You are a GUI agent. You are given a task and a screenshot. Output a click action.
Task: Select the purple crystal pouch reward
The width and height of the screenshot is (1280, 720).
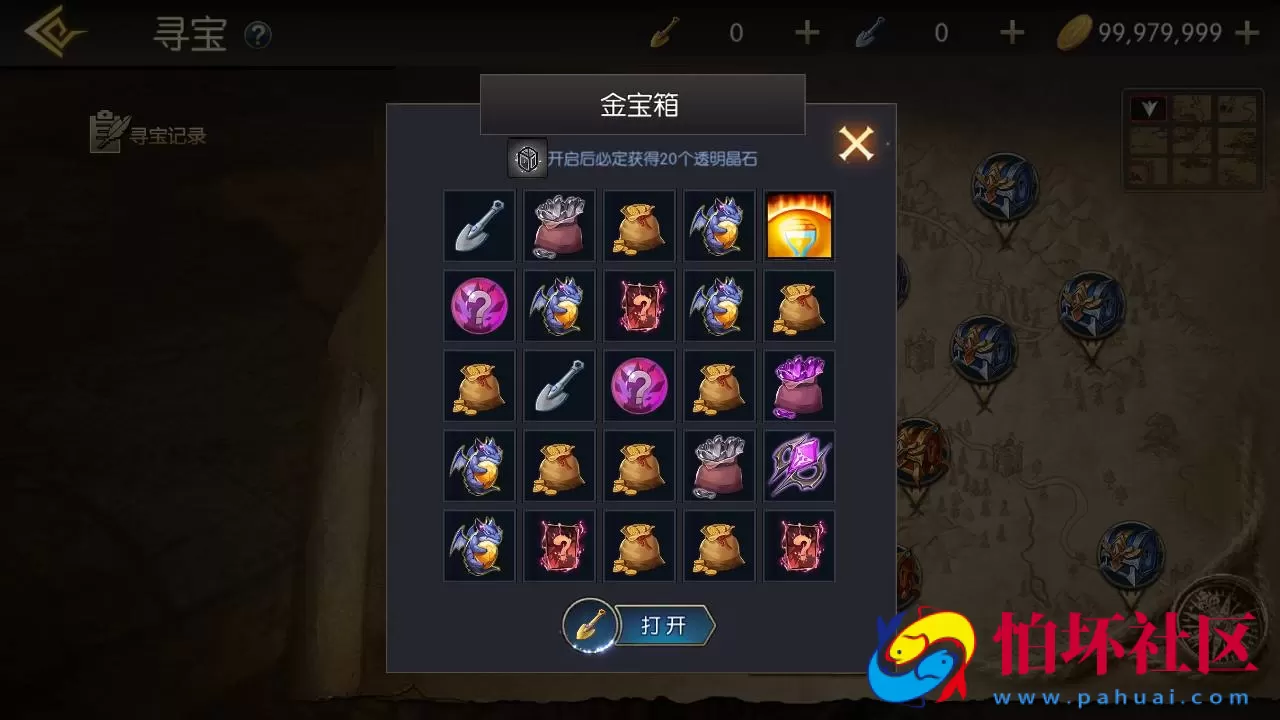[x=798, y=386]
